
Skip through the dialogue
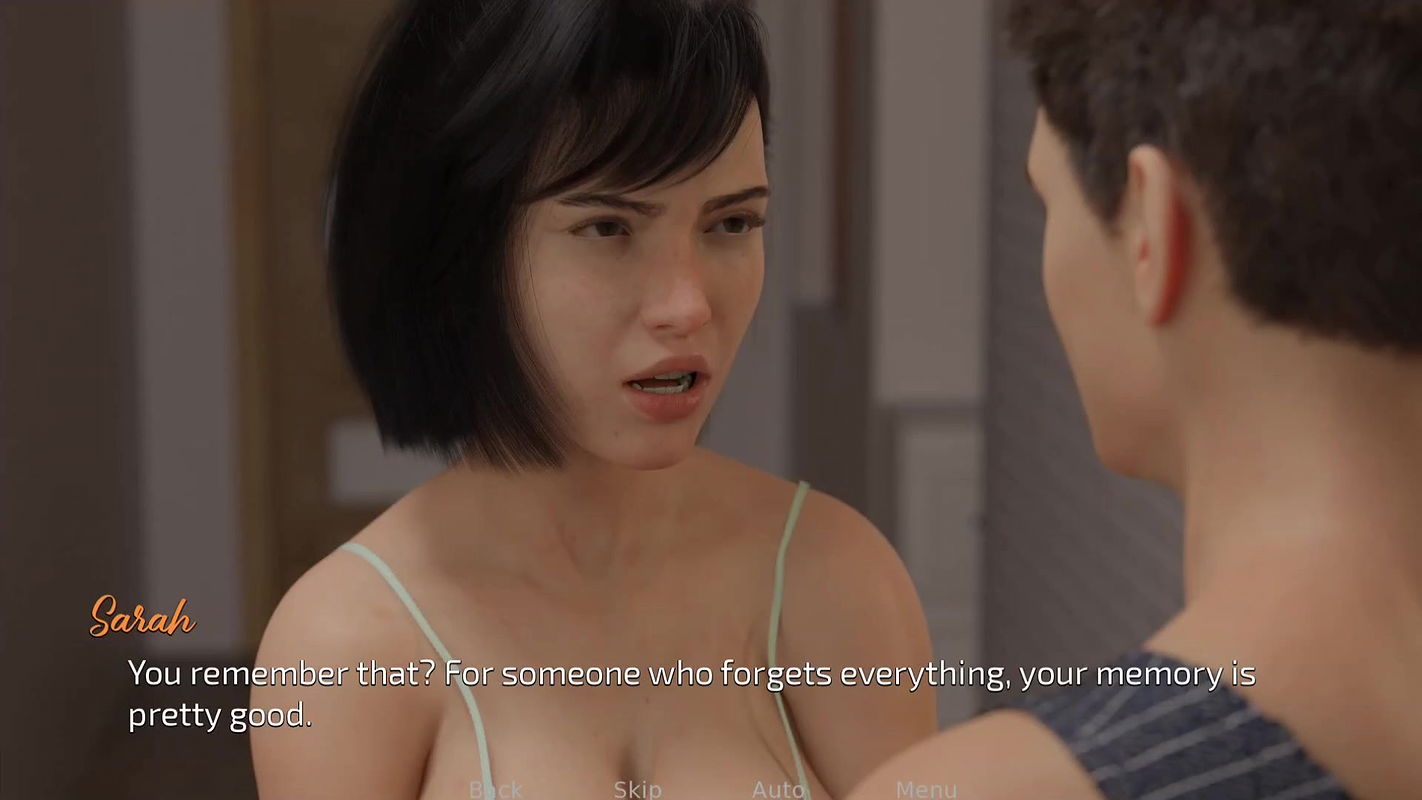tap(637, 789)
